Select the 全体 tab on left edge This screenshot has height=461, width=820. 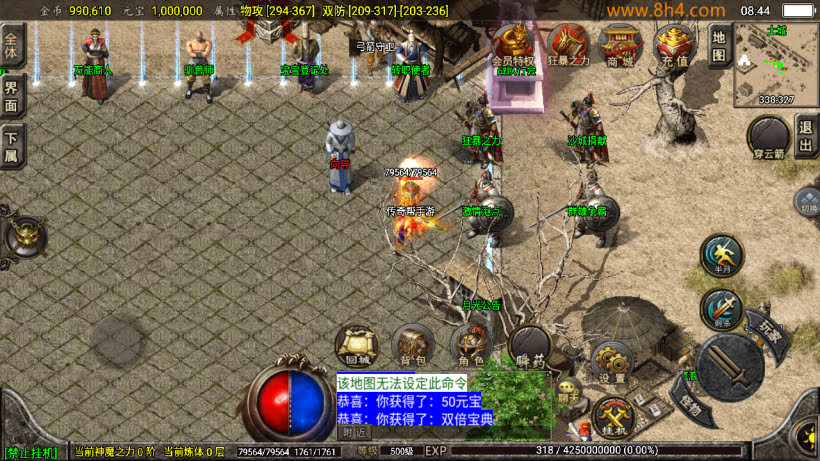pos(12,47)
